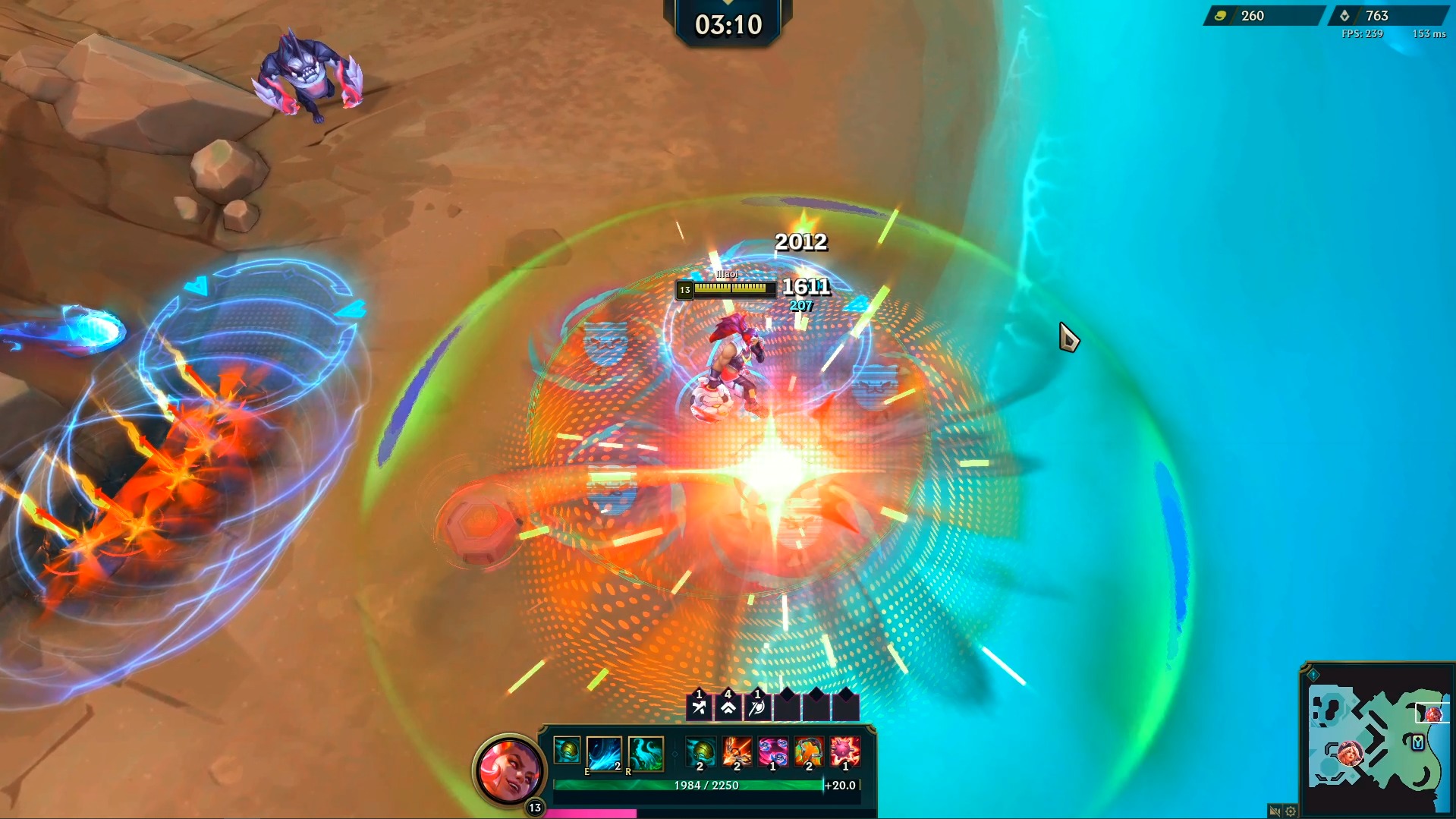
Task: Select the tentacle ultimate ability icon
Action: (x=645, y=753)
